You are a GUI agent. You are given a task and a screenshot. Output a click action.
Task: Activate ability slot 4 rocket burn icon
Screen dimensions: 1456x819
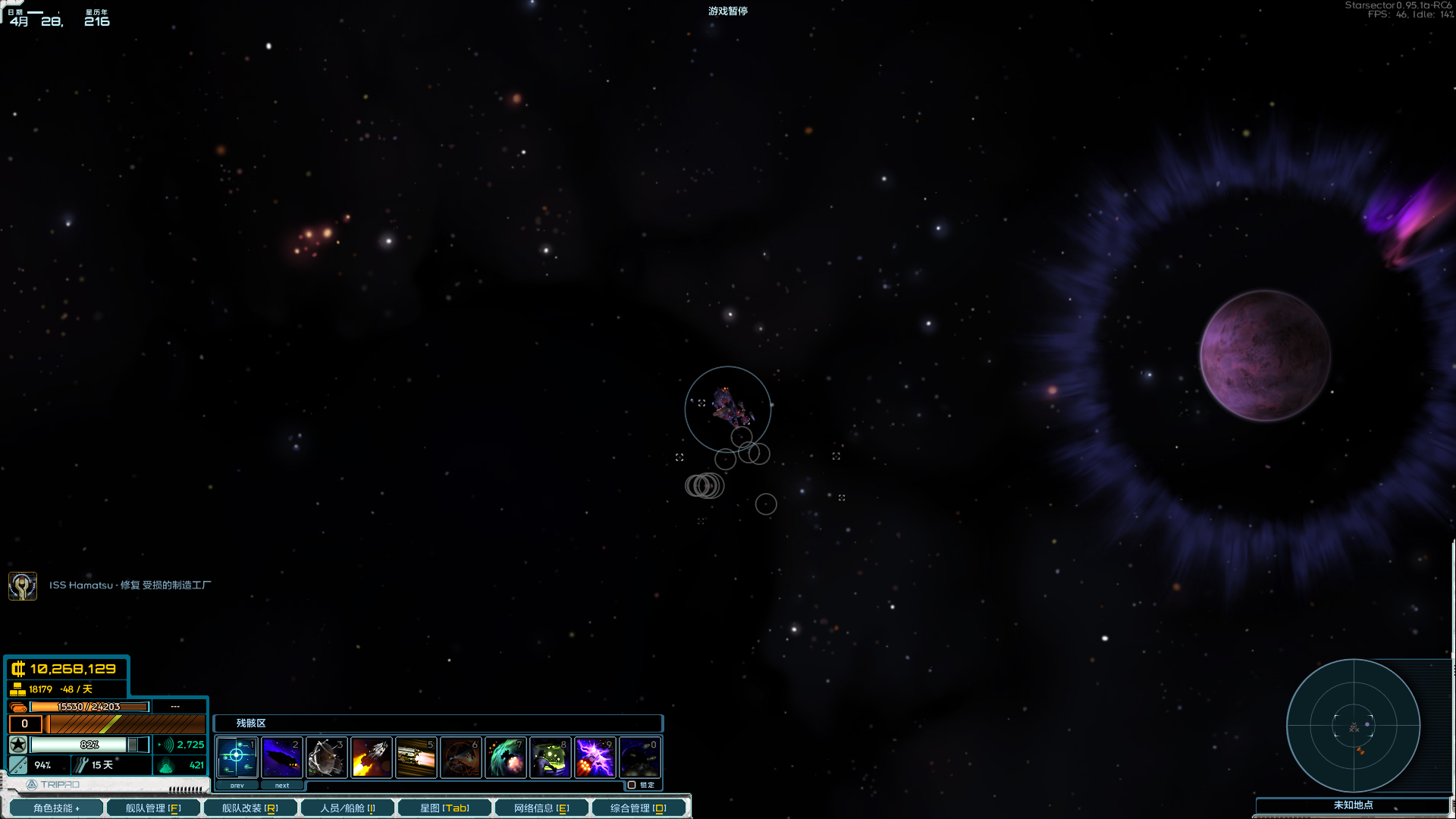[371, 757]
